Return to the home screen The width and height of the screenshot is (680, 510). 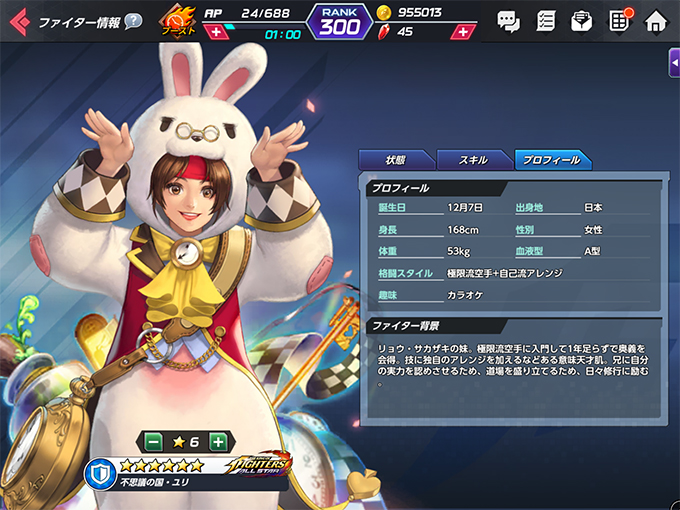[655, 21]
